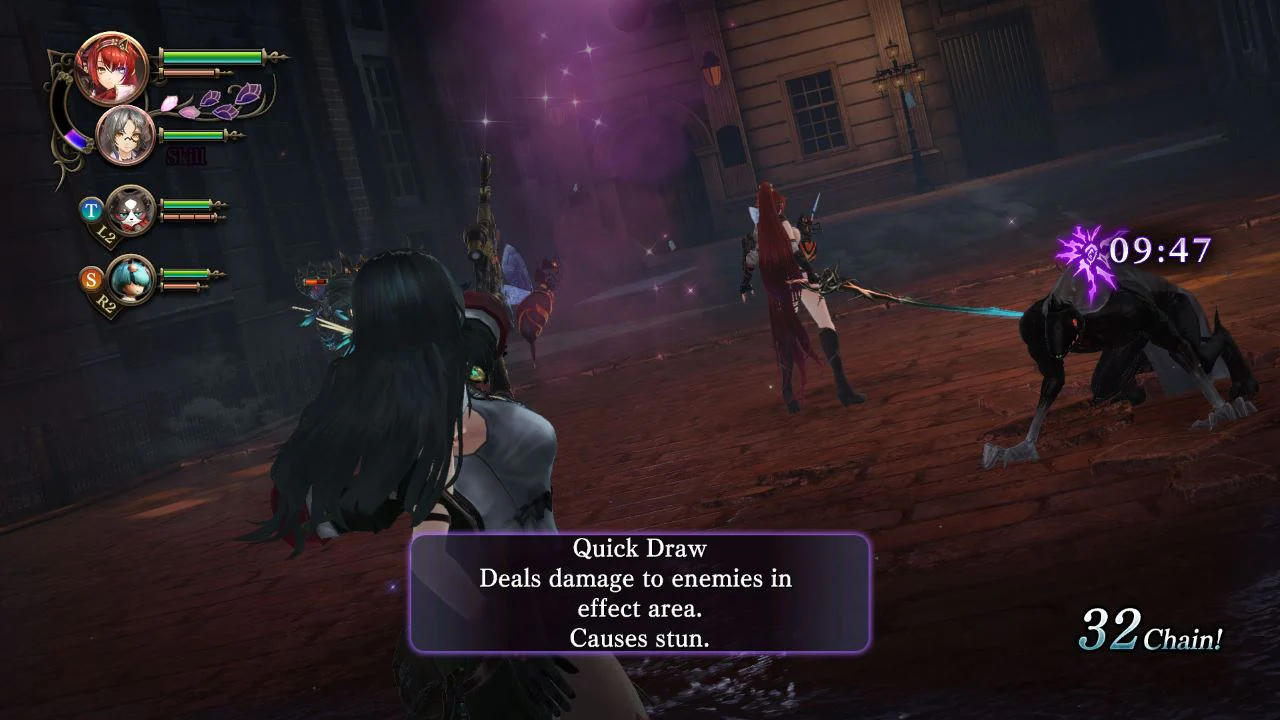
Task: Select the blue T button icon
Action: (x=90, y=209)
